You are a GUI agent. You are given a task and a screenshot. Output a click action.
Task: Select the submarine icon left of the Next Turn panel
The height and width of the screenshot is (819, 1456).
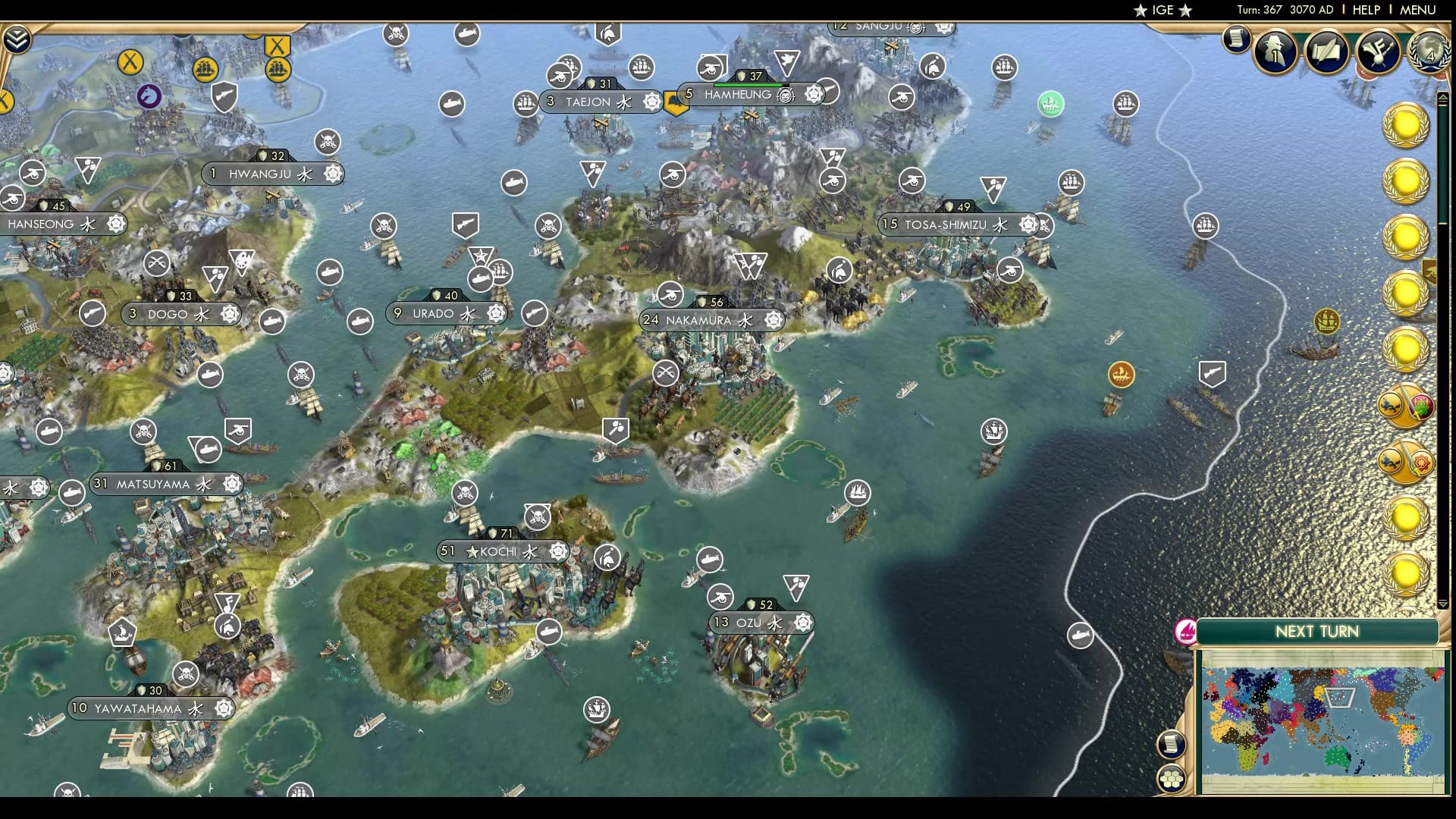tap(1080, 635)
